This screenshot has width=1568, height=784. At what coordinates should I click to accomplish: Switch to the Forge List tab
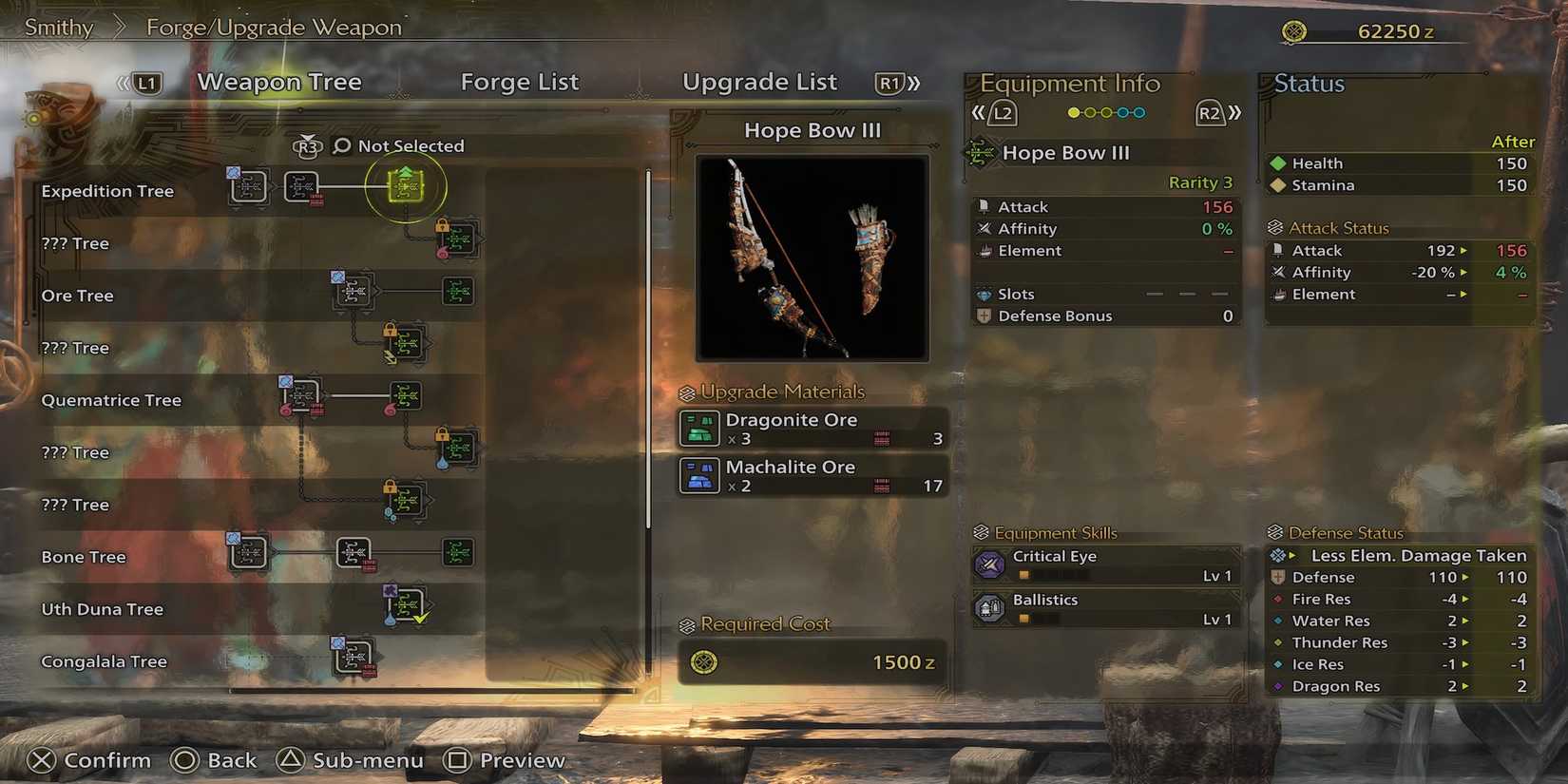point(520,83)
